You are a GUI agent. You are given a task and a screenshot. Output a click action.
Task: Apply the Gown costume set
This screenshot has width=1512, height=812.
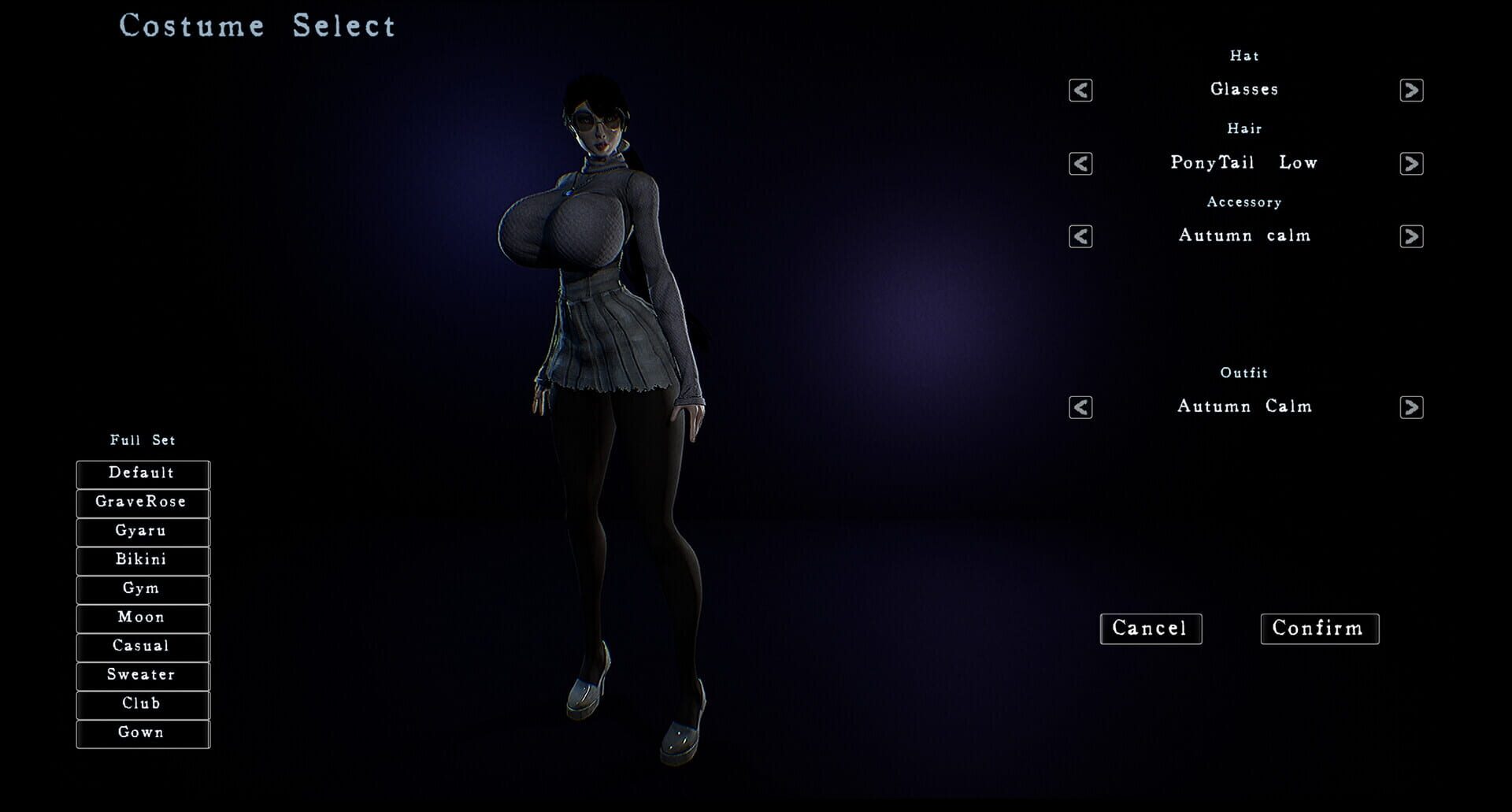142,732
